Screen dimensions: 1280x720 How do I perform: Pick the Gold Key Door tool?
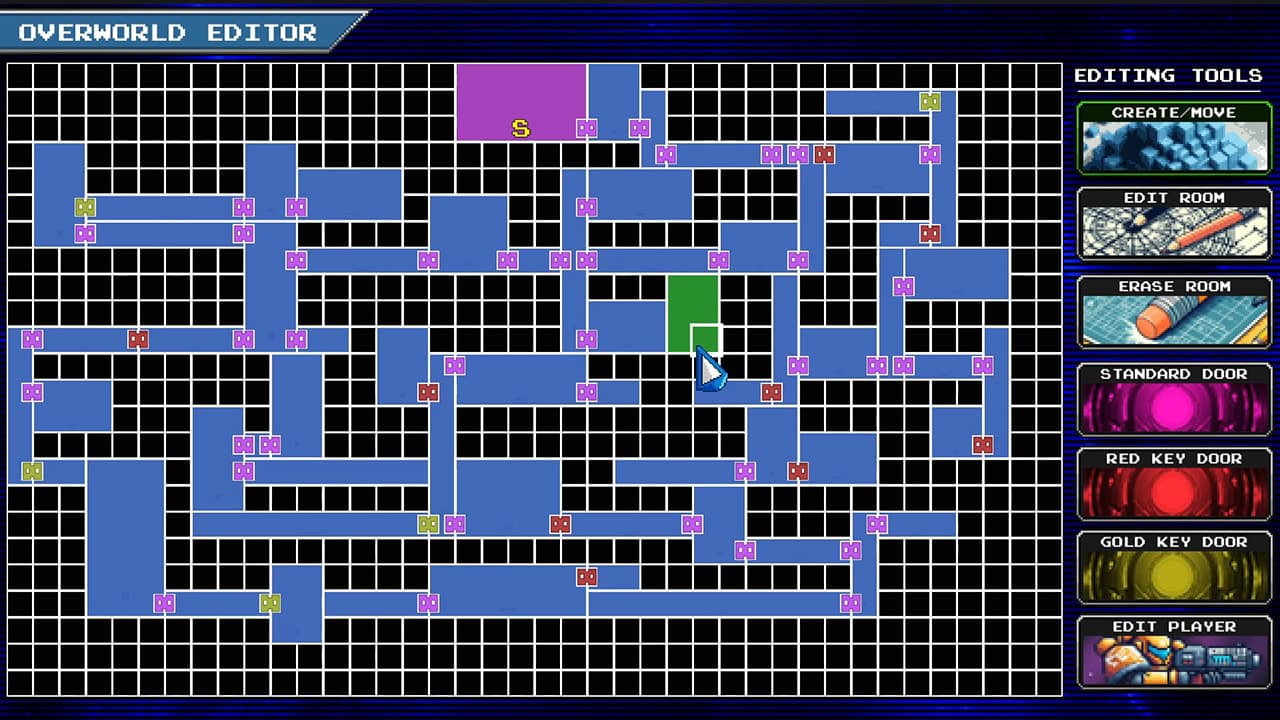coord(1173,569)
